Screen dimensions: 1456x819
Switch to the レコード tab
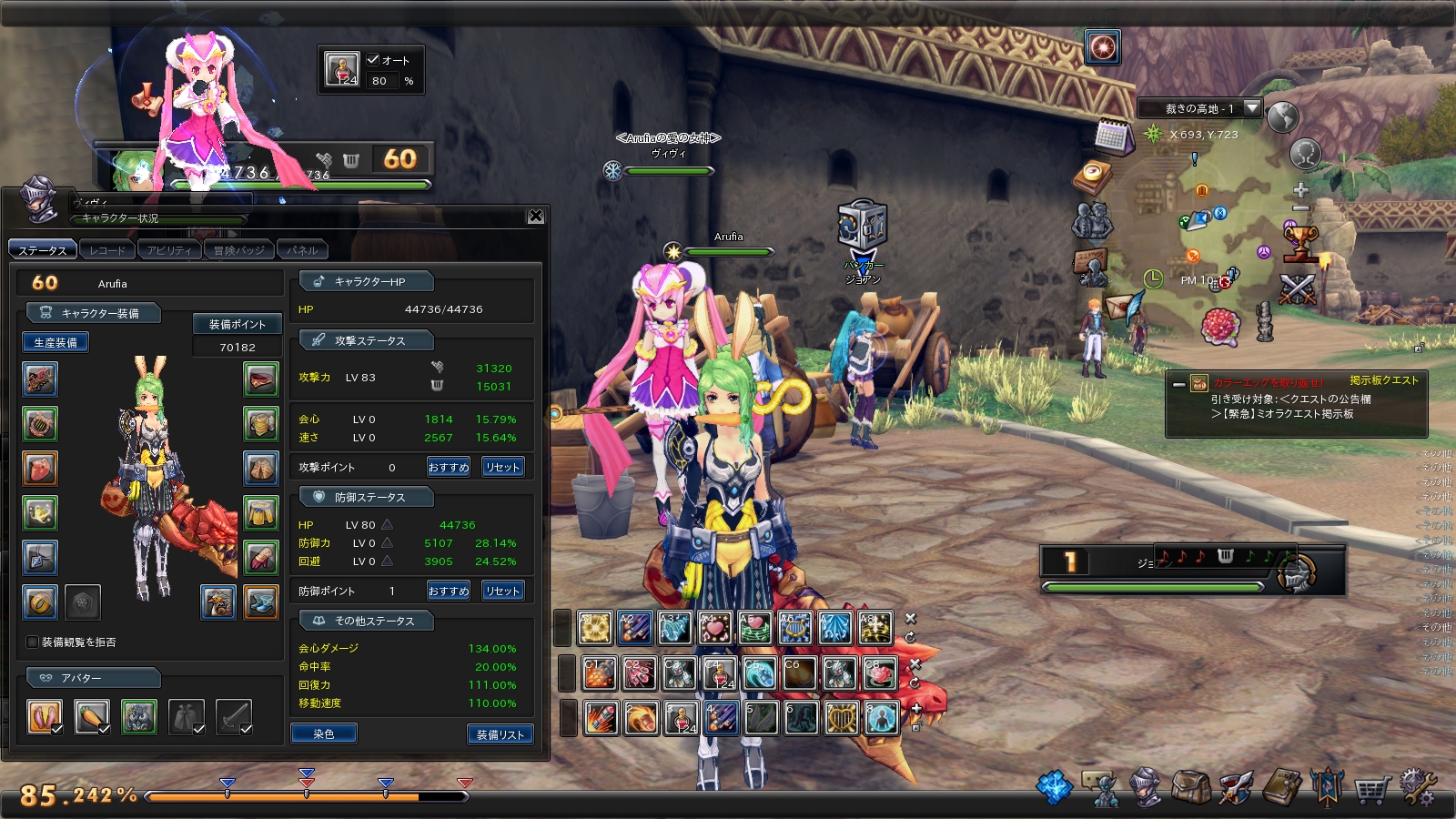tap(107, 250)
